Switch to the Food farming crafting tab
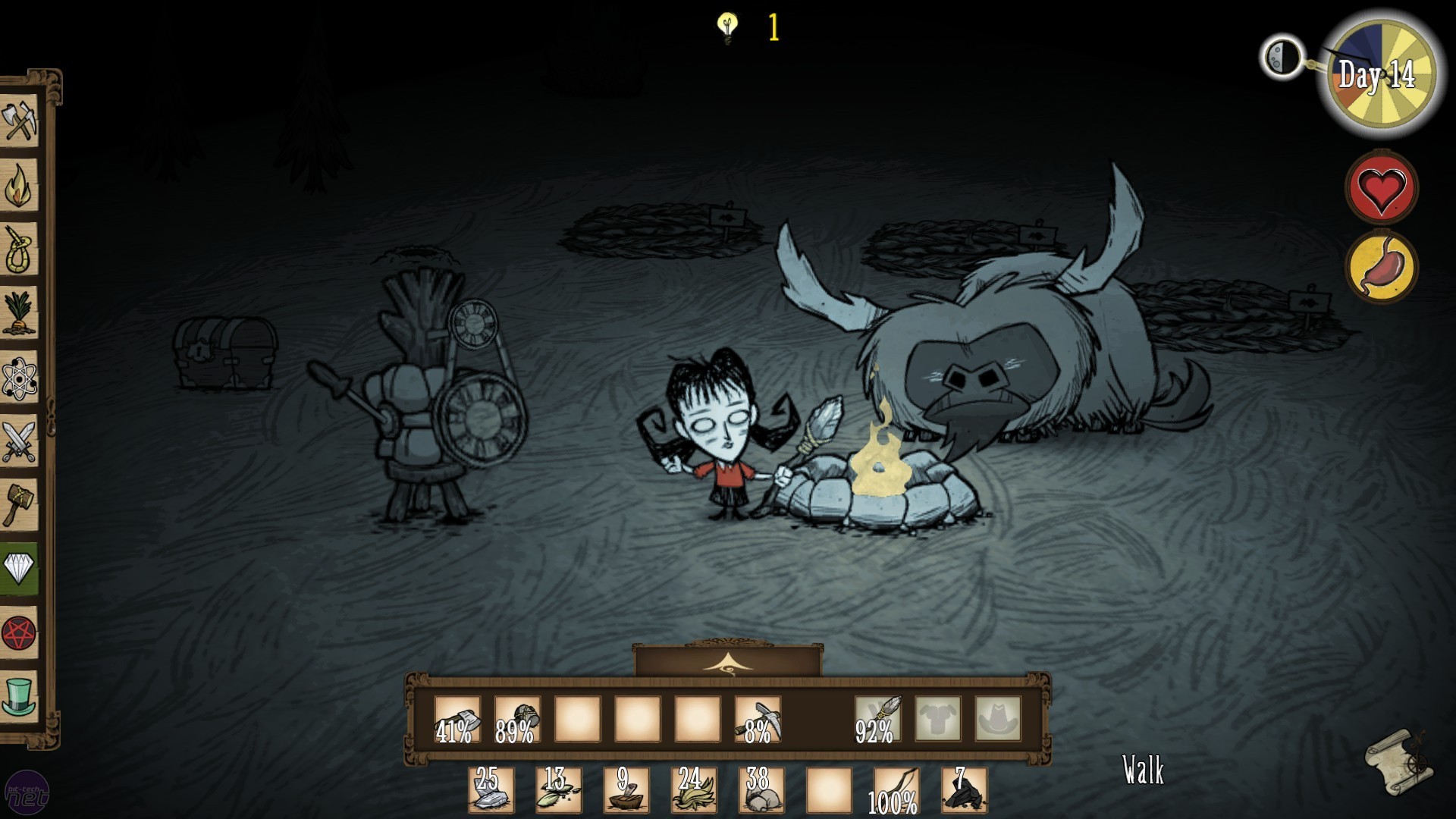1456x819 pixels. coord(19,312)
